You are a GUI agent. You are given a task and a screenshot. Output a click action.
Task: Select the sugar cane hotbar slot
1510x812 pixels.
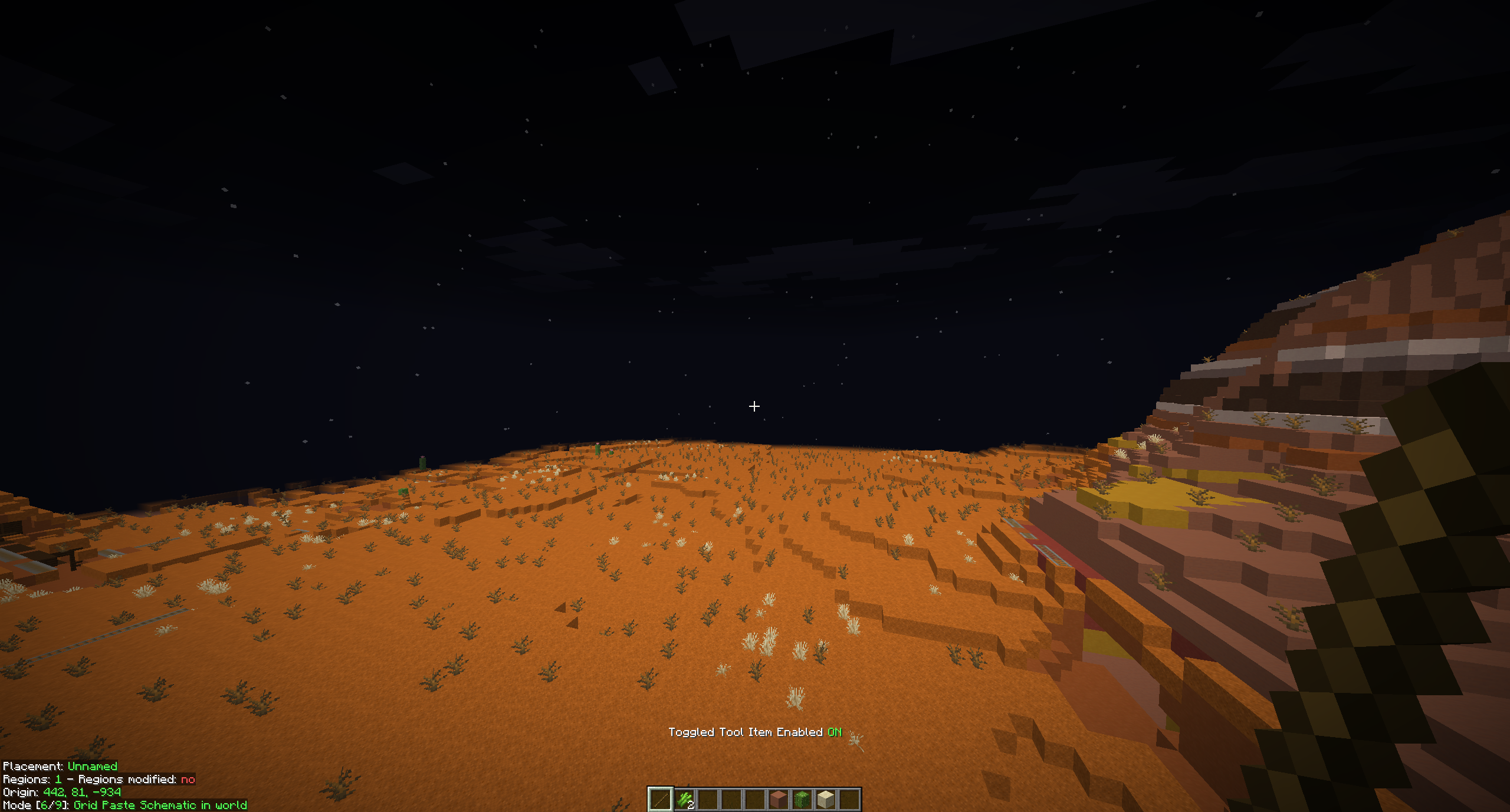pyautogui.click(x=684, y=800)
